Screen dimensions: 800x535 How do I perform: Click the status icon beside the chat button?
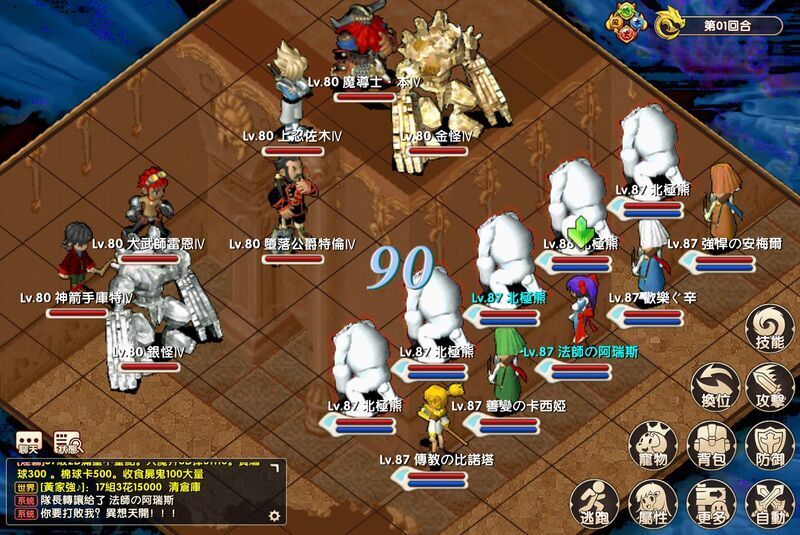(68, 442)
